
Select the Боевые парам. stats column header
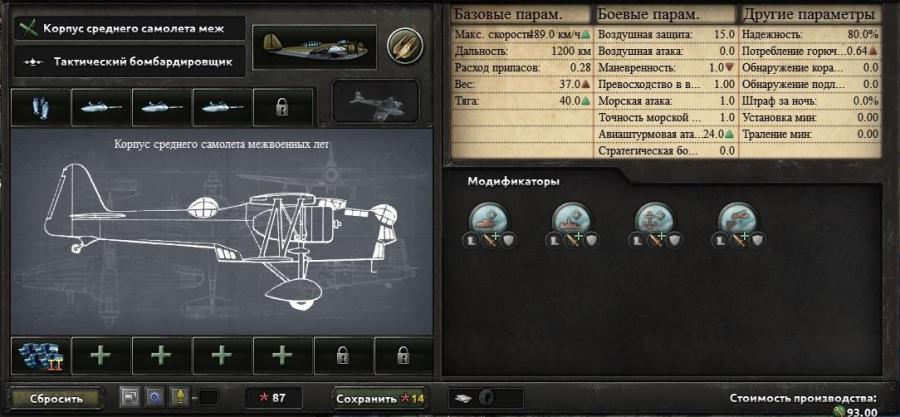(665, 15)
